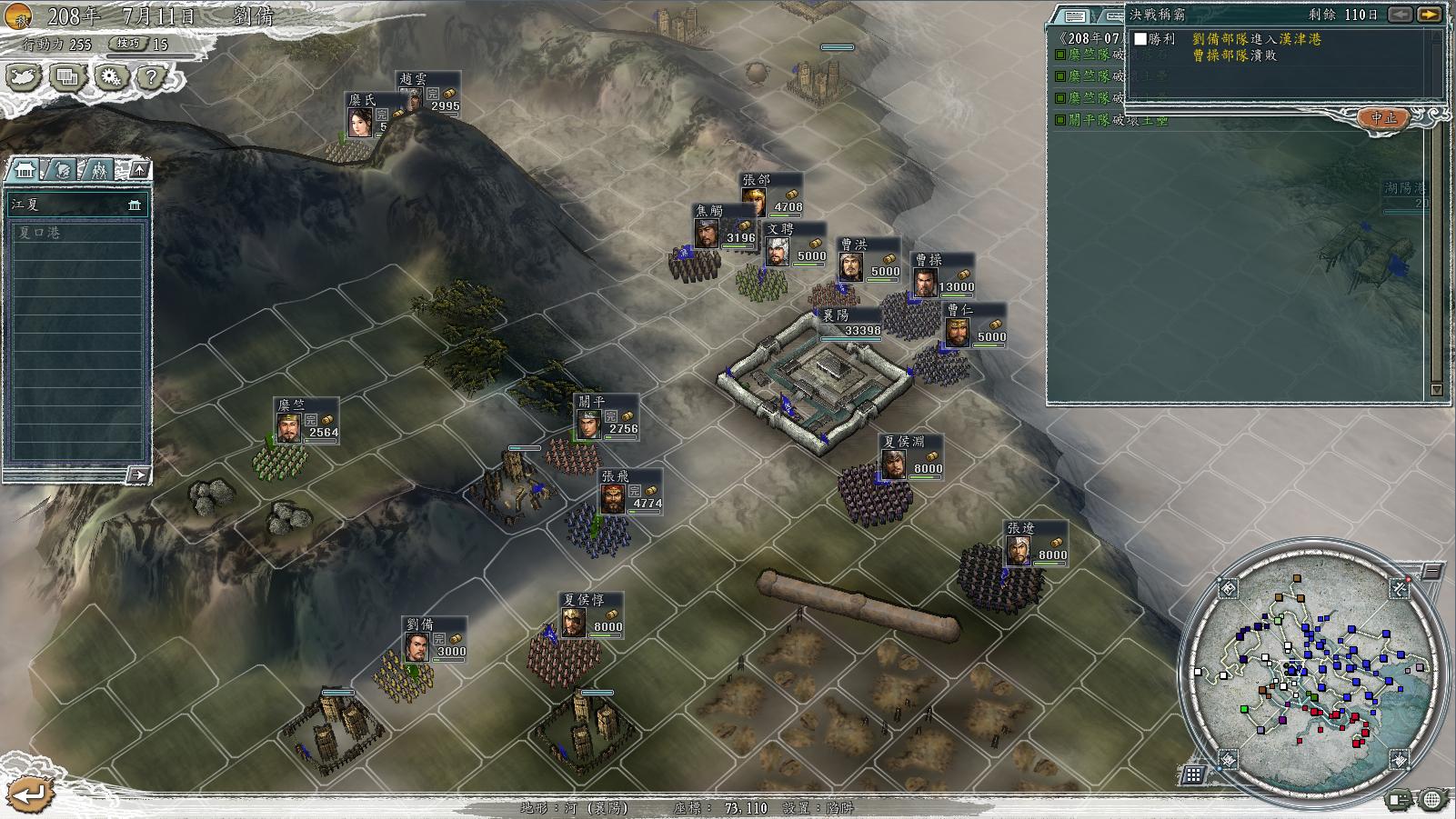The image size is (1456, 819).
Task: Open the question mark help button
Action: click(151, 77)
